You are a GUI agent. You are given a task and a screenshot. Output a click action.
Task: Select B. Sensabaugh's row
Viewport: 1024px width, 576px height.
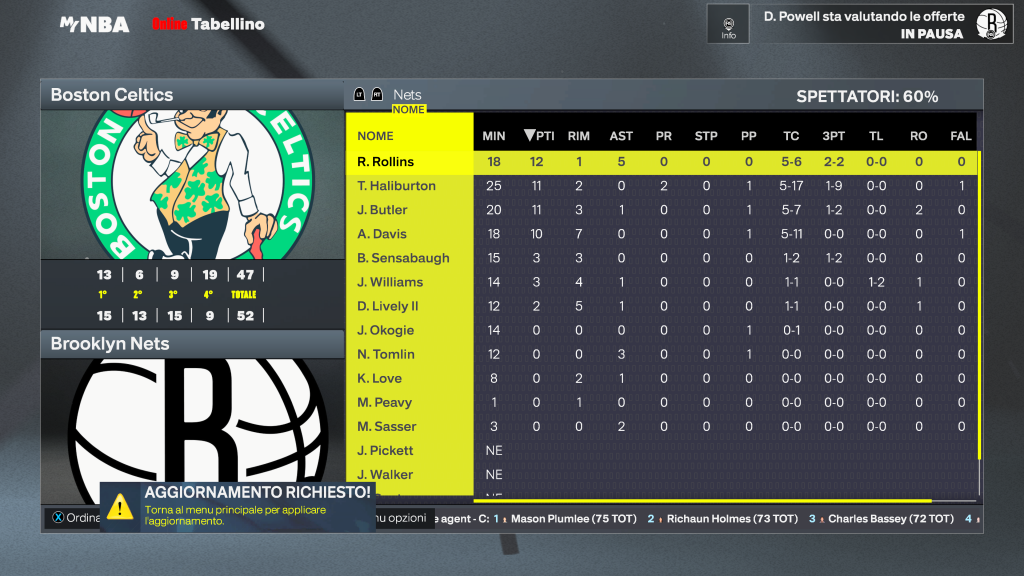click(404, 258)
